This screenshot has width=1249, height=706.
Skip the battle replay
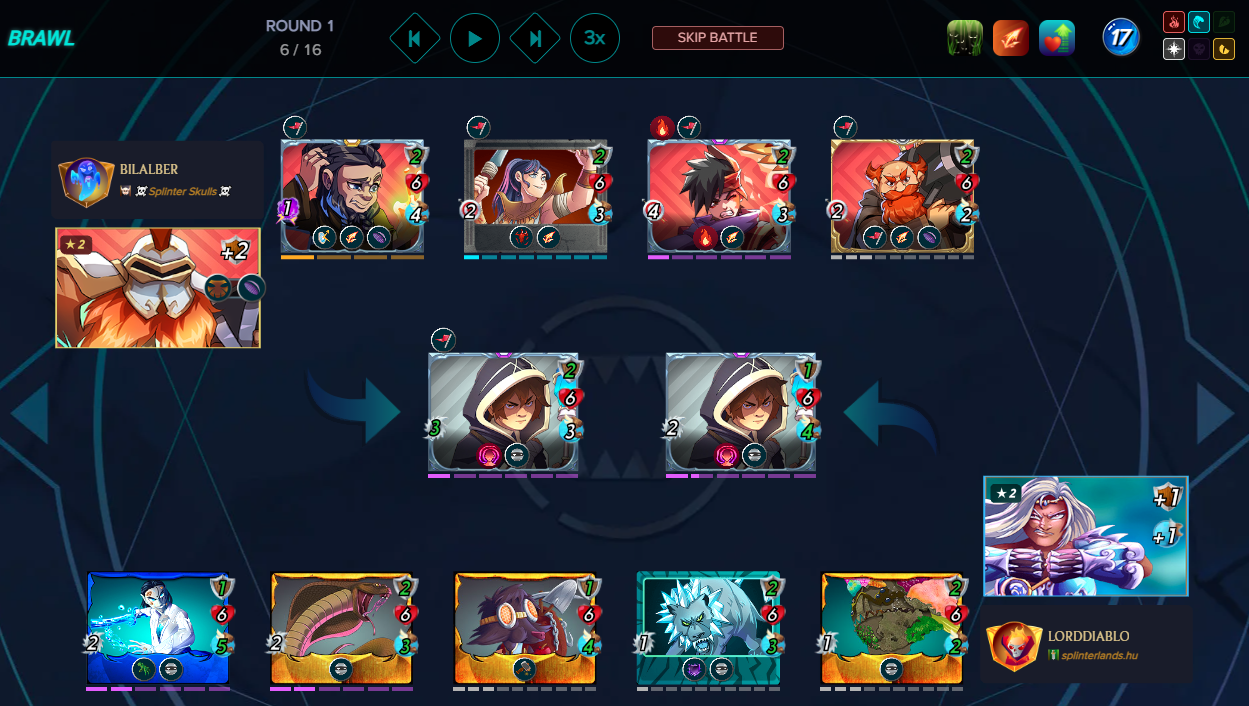pos(717,38)
